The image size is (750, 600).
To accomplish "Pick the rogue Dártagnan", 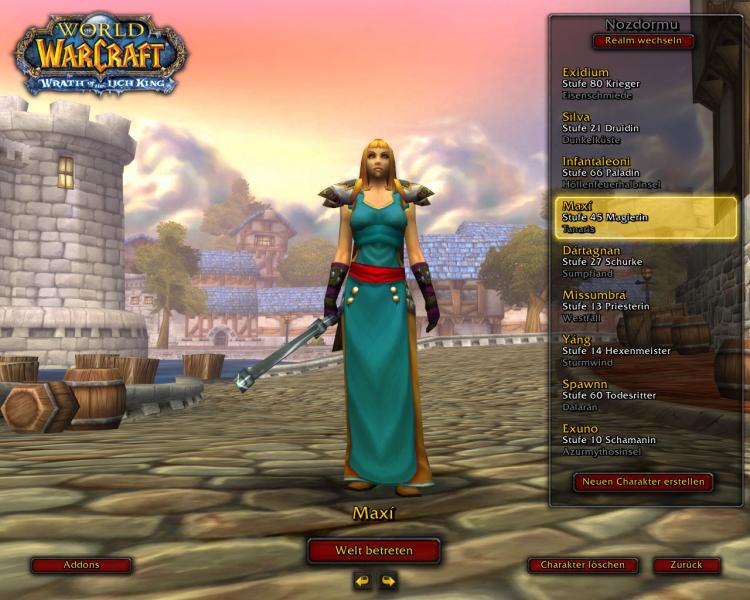I will coord(645,261).
